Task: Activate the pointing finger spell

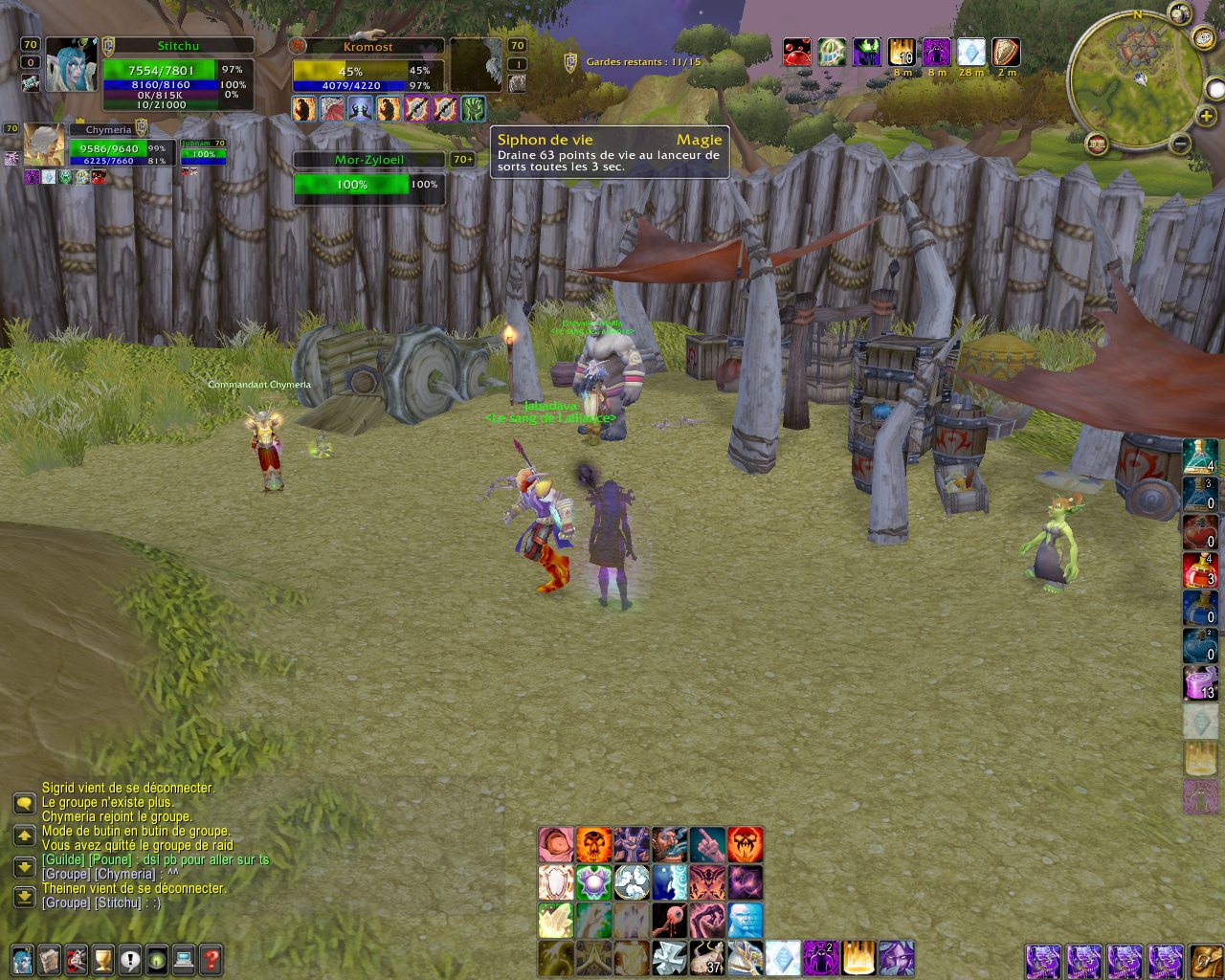Action: [x=707, y=845]
